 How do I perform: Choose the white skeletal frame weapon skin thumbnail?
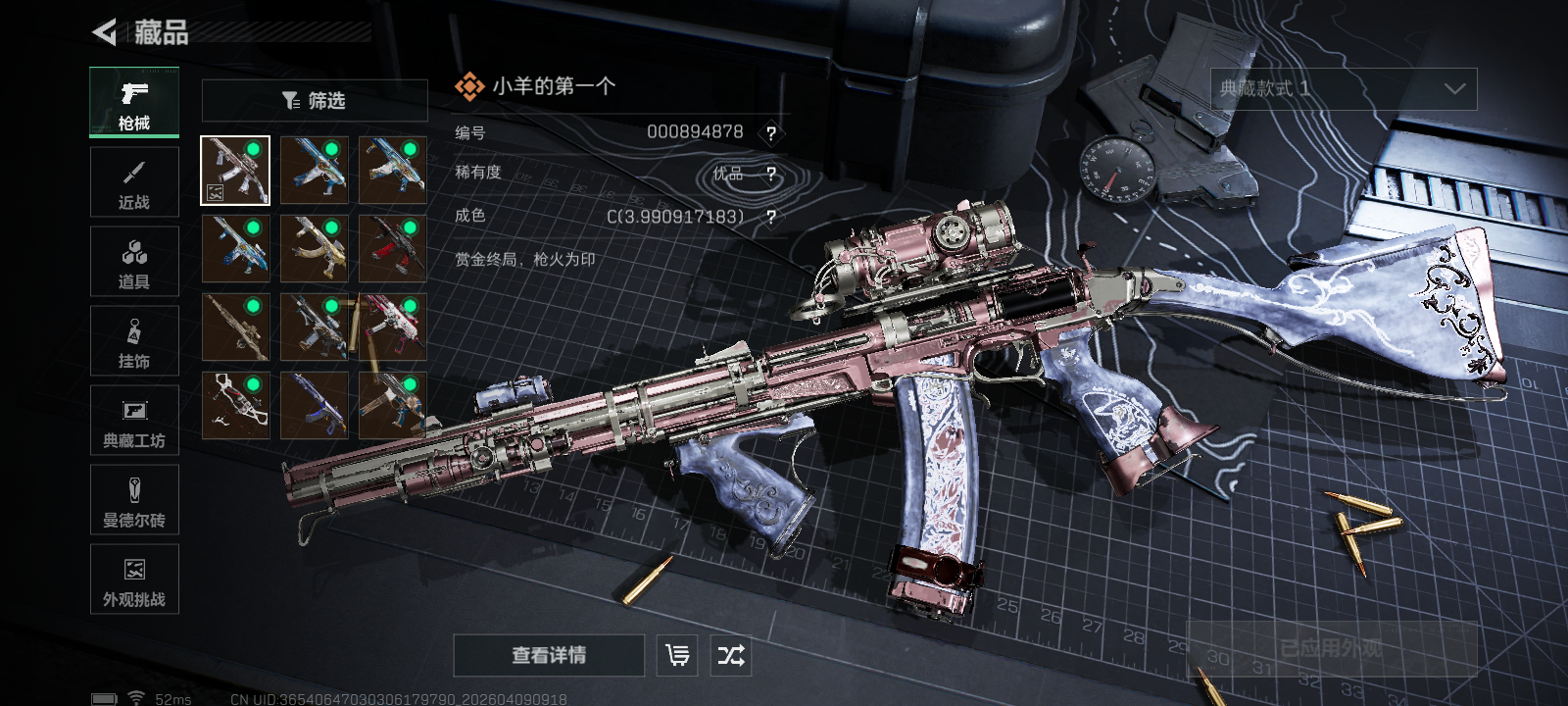(235, 405)
